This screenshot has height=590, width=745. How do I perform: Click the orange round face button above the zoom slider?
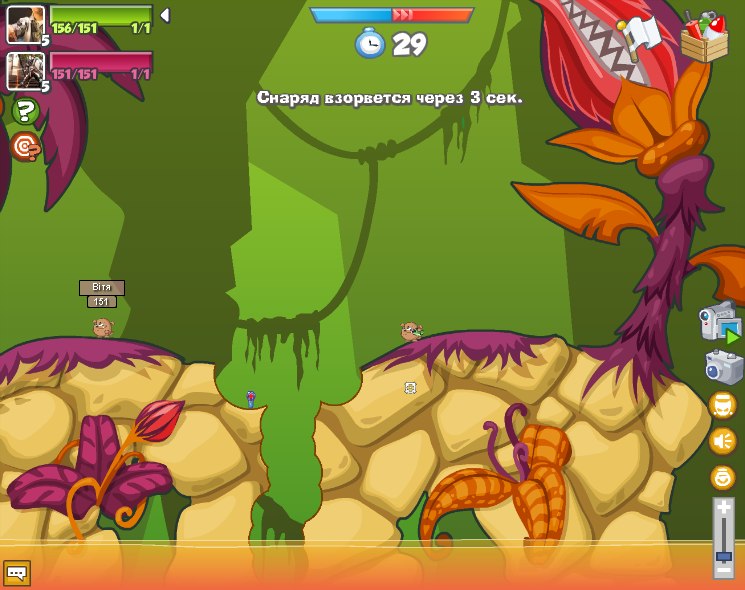point(722,477)
